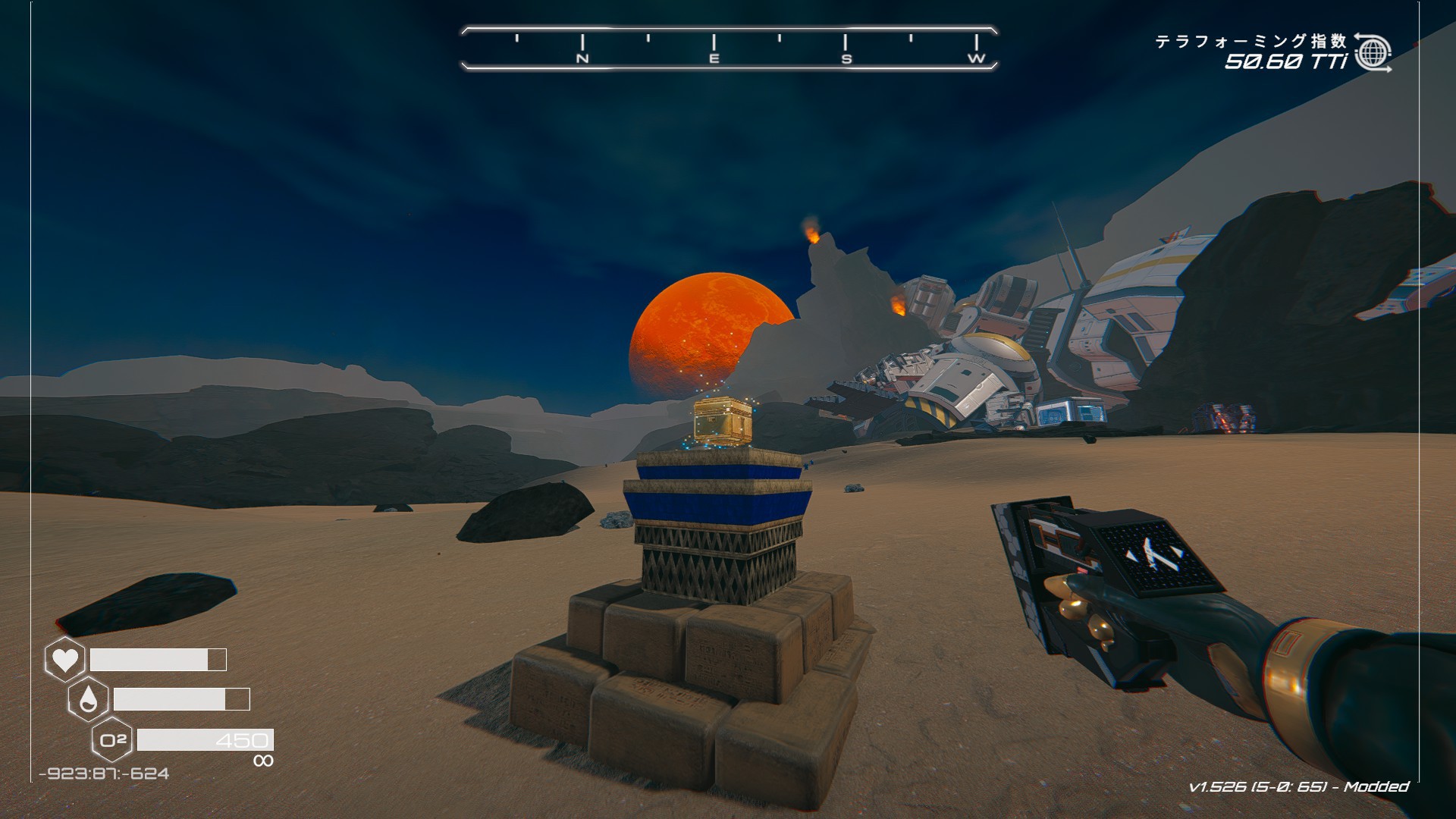The width and height of the screenshot is (1456, 819).
Task: Select the water droplet thirst icon
Action: (88, 699)
